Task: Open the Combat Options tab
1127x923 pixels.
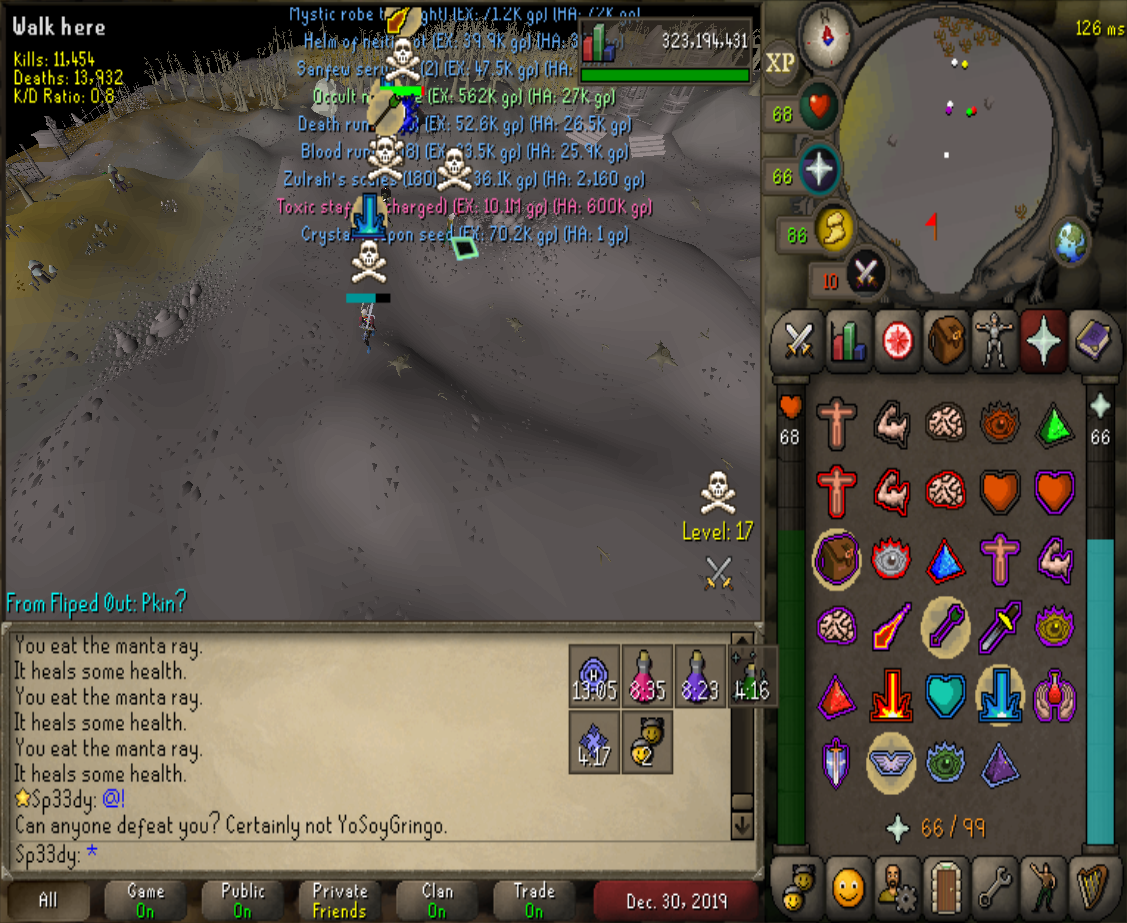Action: tap(799, 340)
